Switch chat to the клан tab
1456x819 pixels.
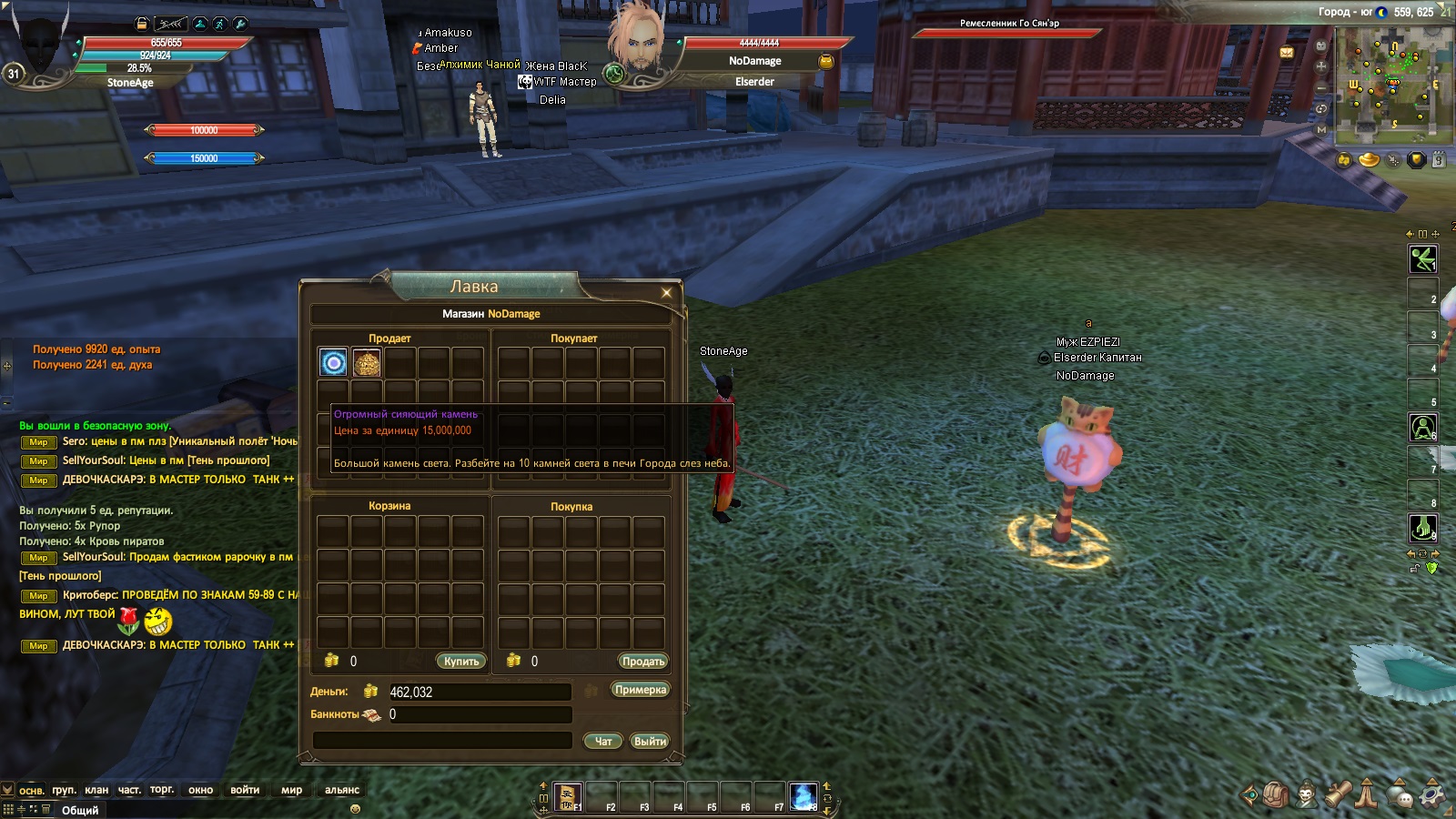[96, 790]
